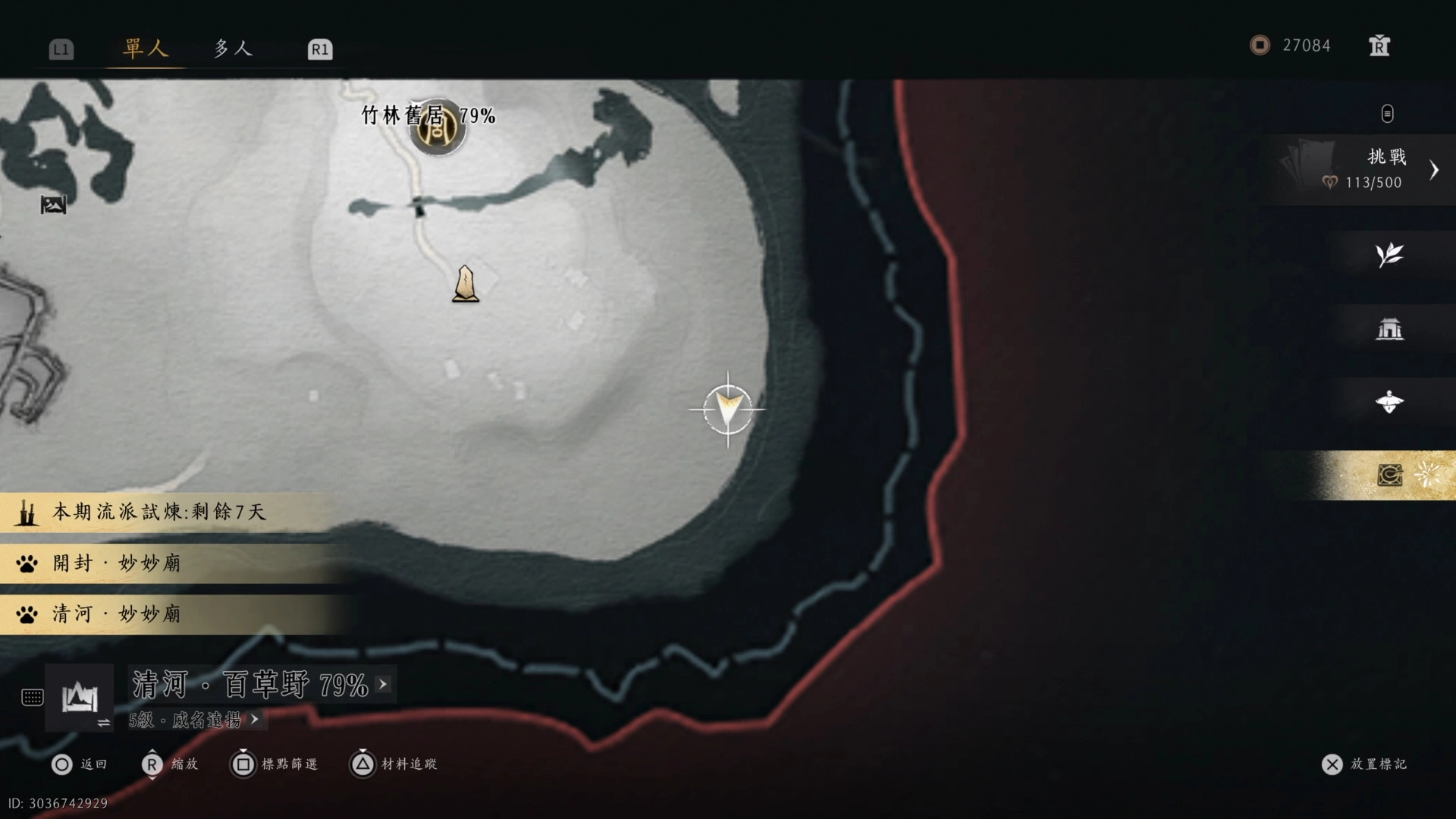The image size is (1456, 819).
Task: Open 5級·威名遠揚 reputation details
Action: (194, 720)
